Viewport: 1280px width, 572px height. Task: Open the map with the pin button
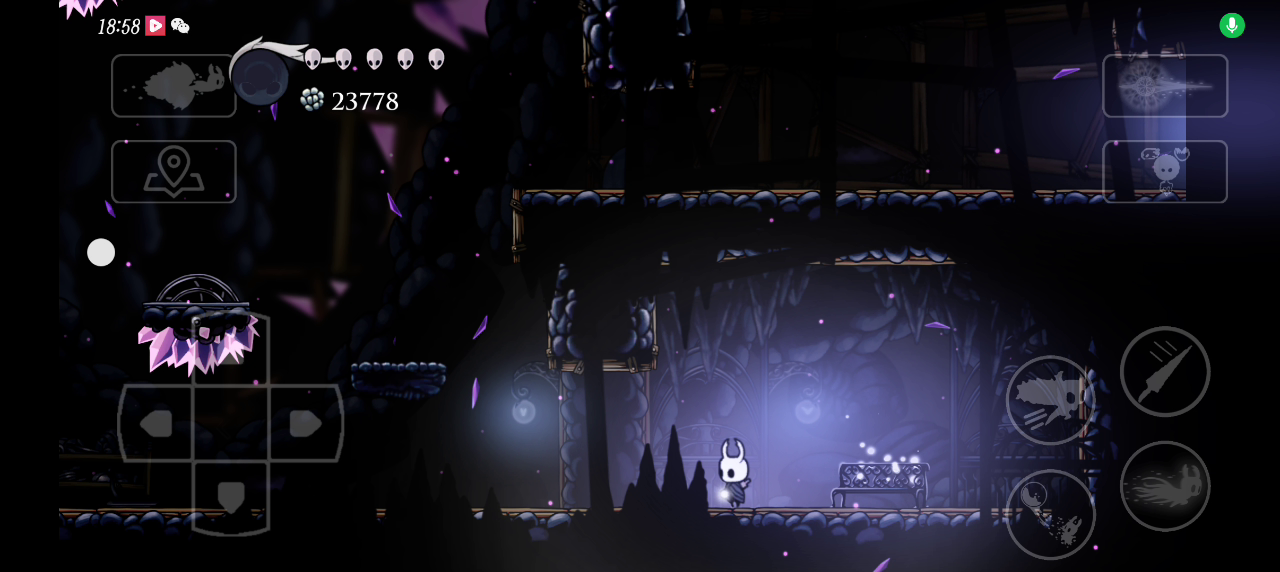(174, 171)
